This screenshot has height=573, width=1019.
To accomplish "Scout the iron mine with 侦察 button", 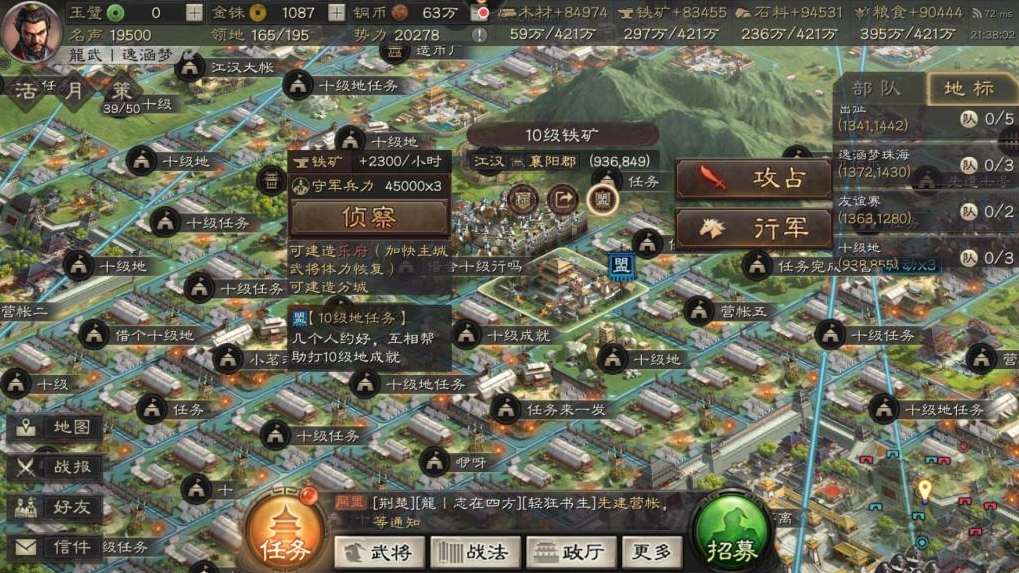I will click(369, 217).
